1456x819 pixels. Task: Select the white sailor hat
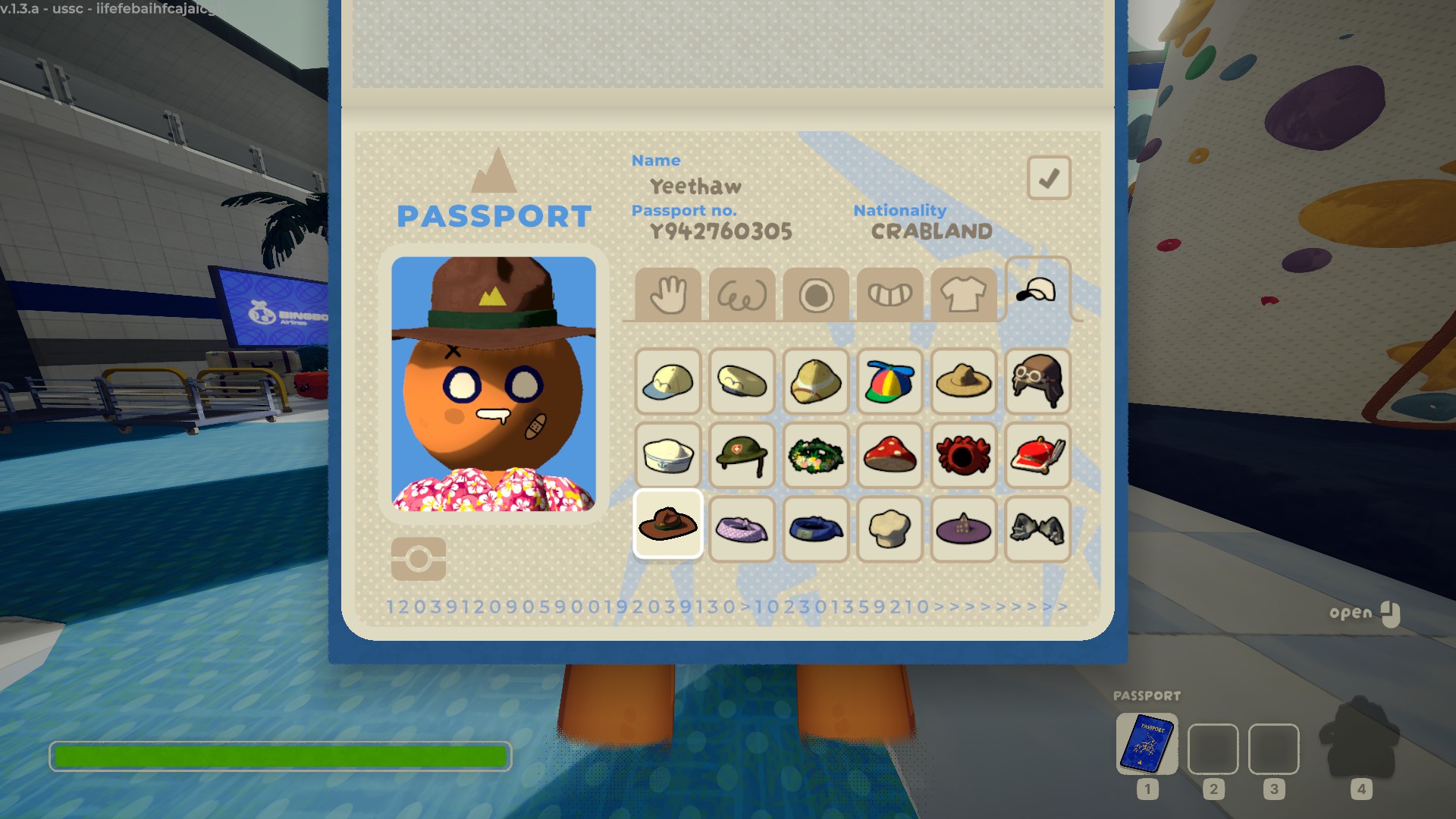pos(667,455)
